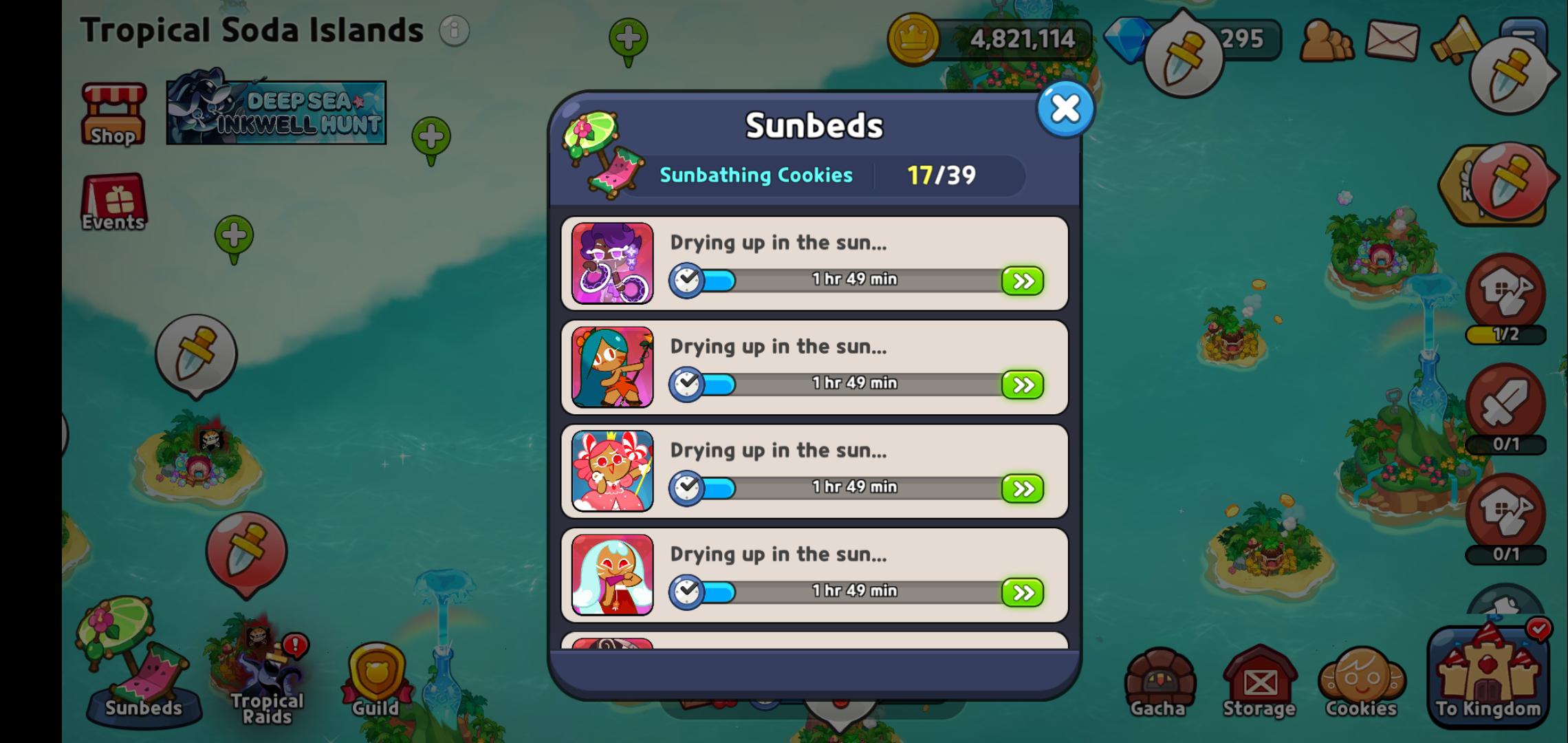1568x743 pixels.
Task: Close the Sunbeds window
Action: tap(1065, 108)
